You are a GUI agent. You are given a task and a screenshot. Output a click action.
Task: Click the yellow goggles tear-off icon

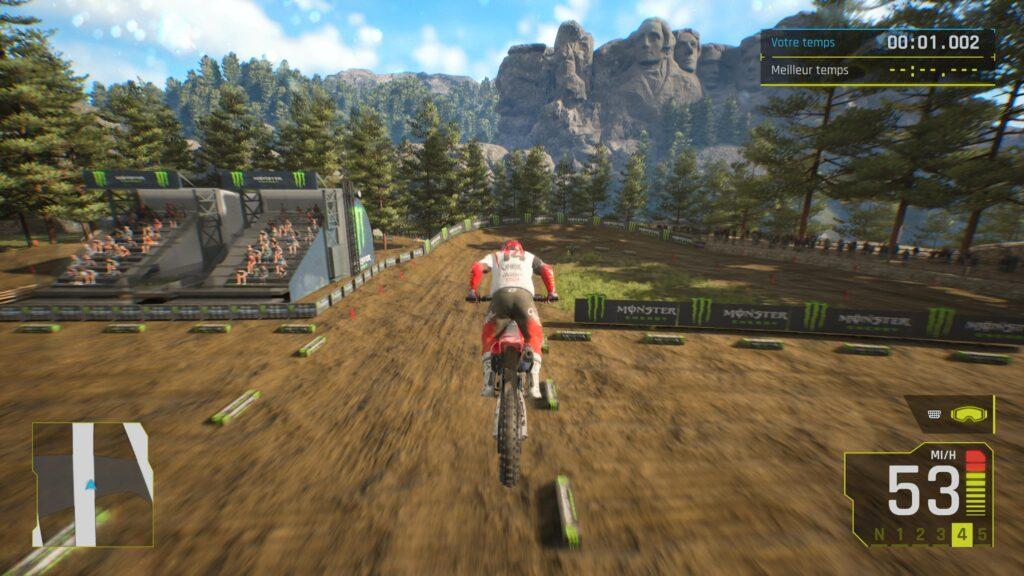pyautogui.click(x=966, y=413)
